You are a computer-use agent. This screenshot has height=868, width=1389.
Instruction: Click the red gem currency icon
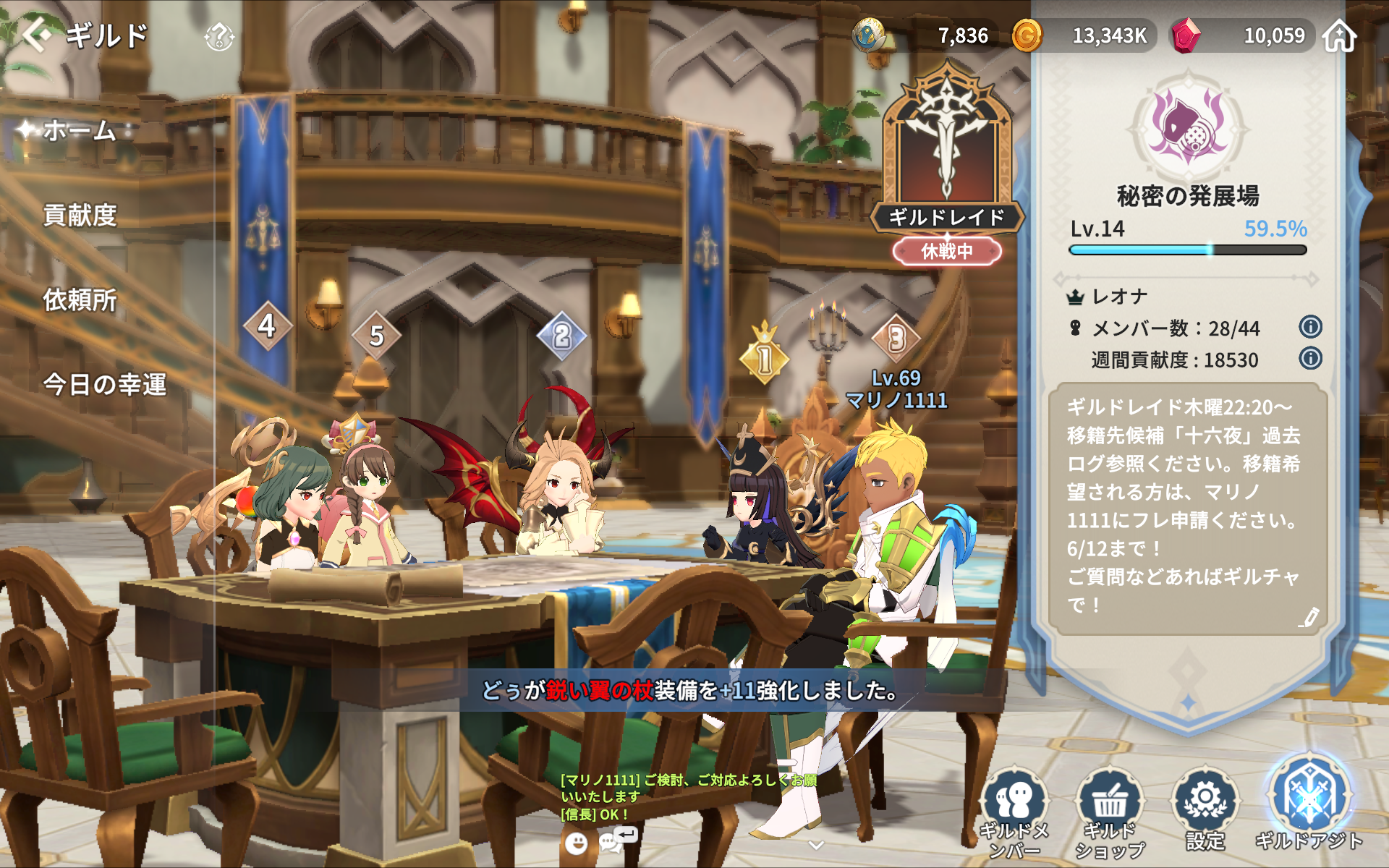pyautogui.click(x=1185, y=35)
